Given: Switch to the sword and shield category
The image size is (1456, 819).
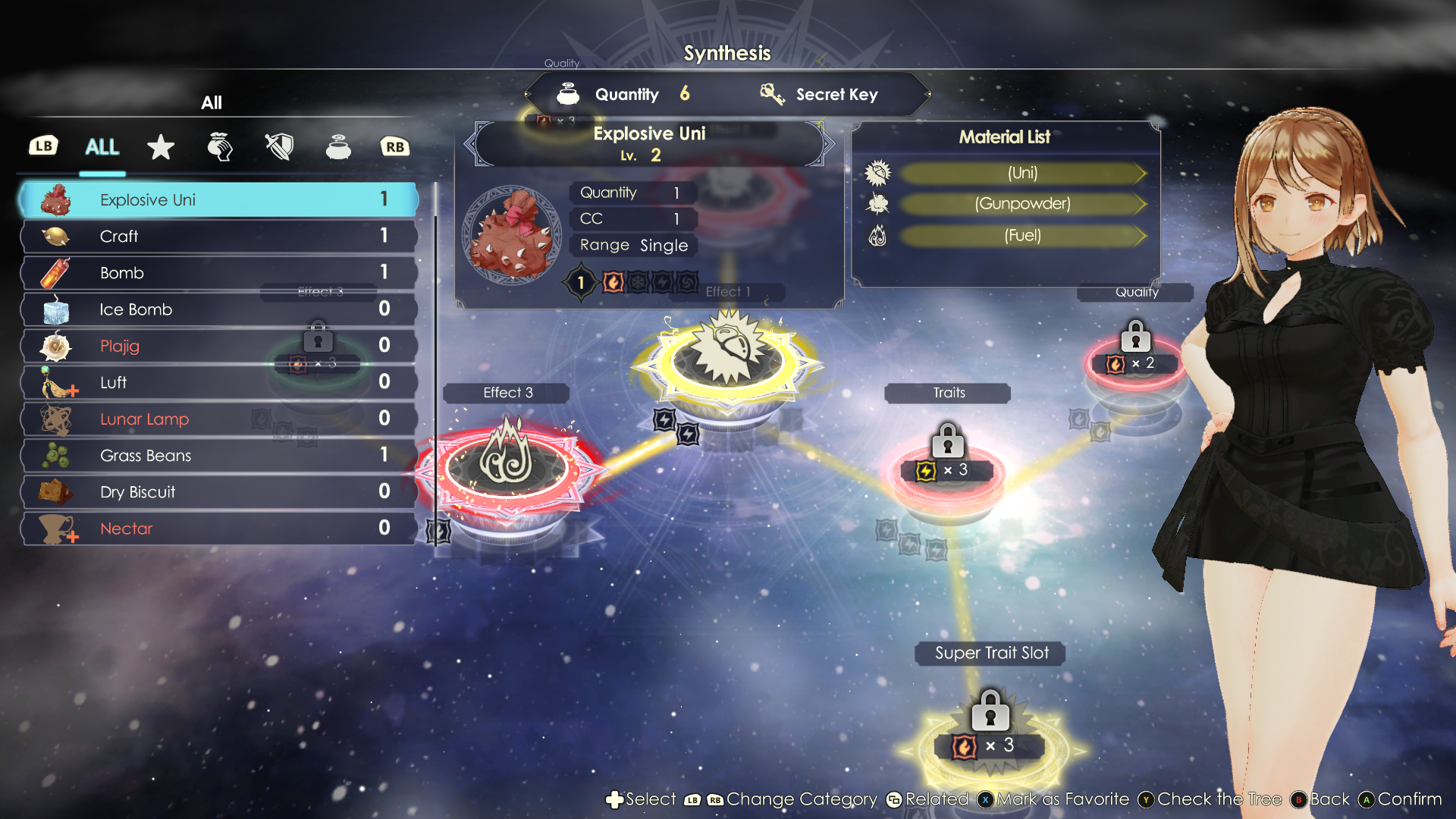Looking at the screenshot, I should 279,147.
